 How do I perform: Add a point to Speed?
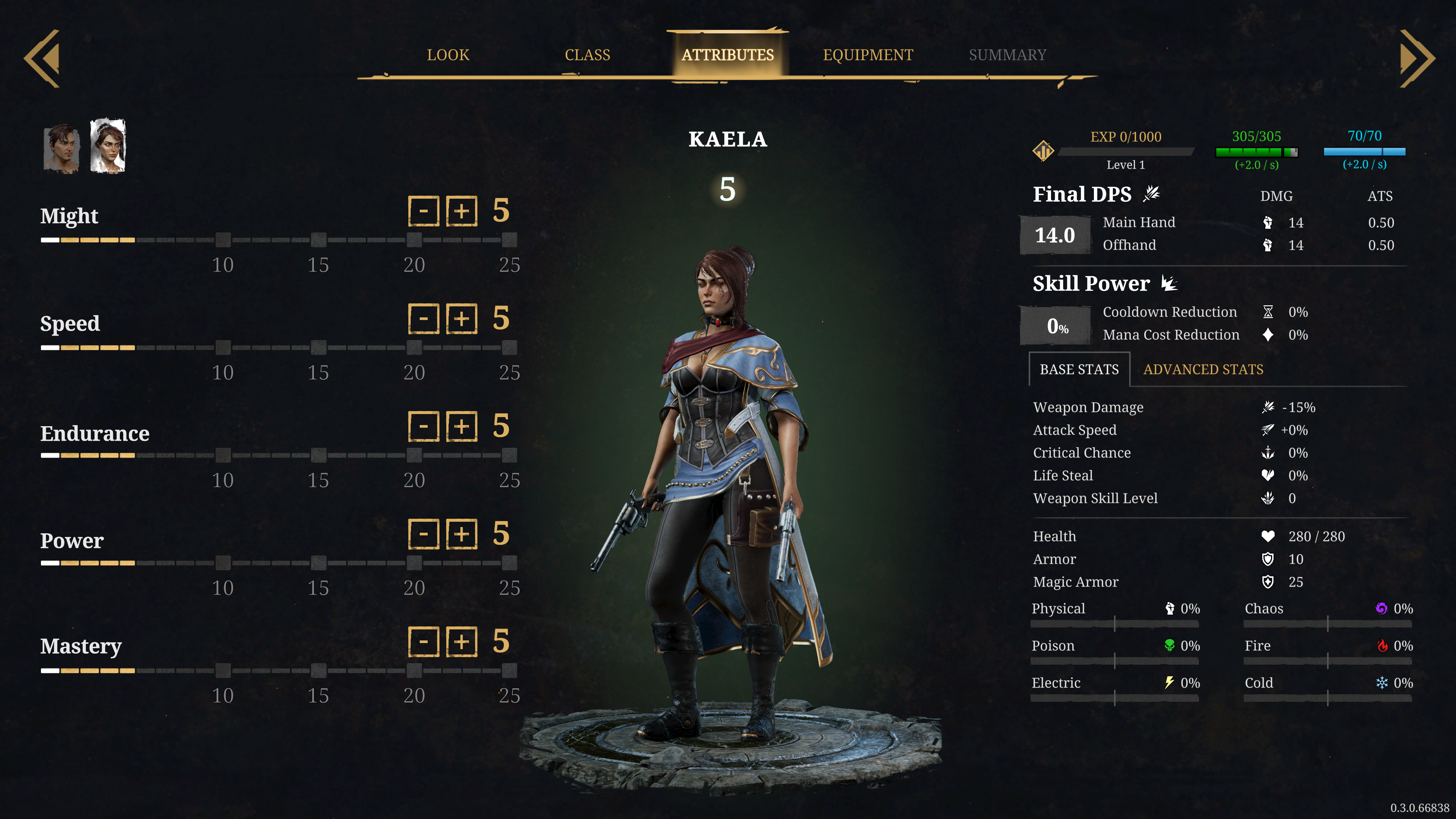[x=462, y=319]
